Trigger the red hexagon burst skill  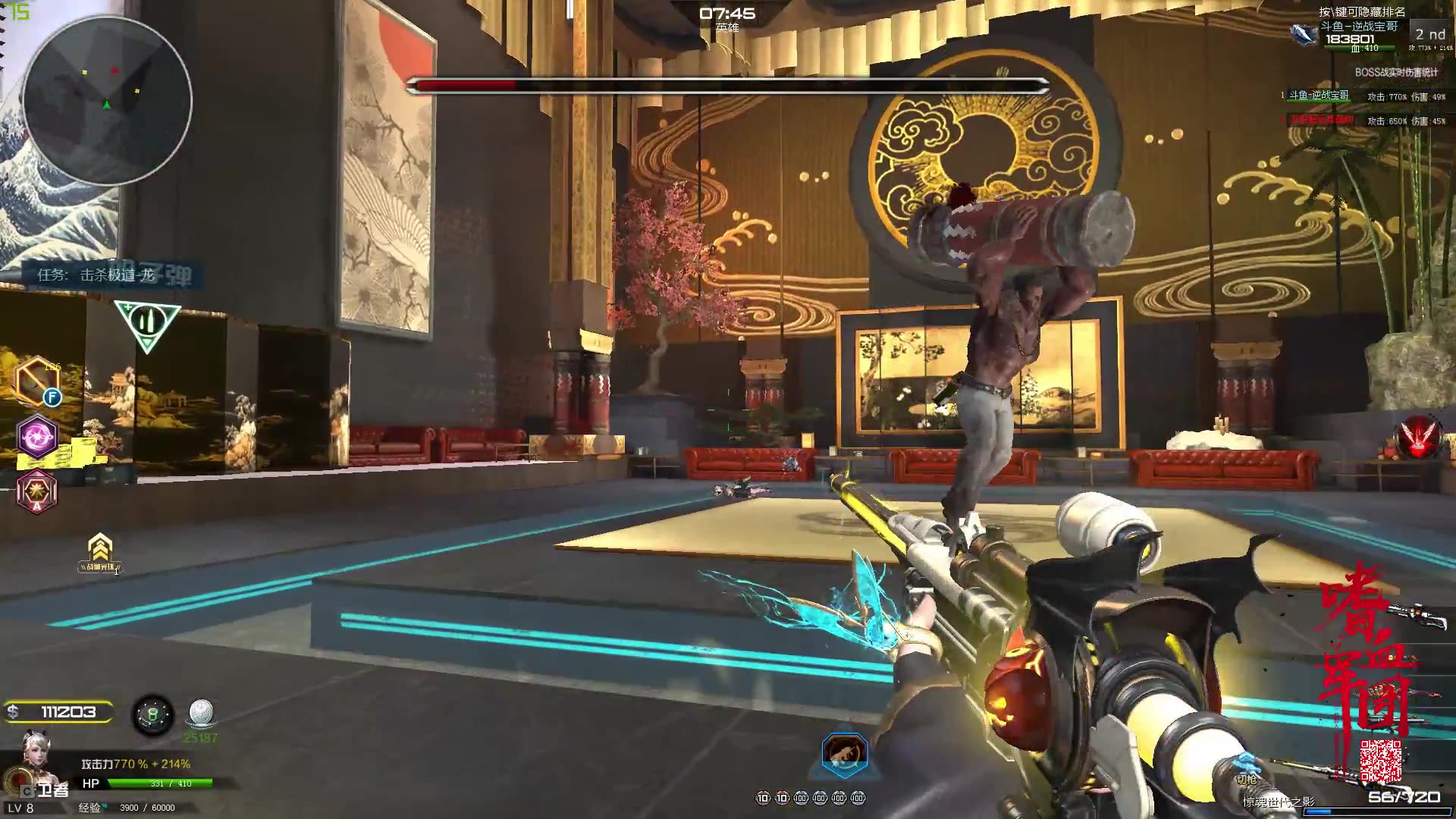pos(36,491)
